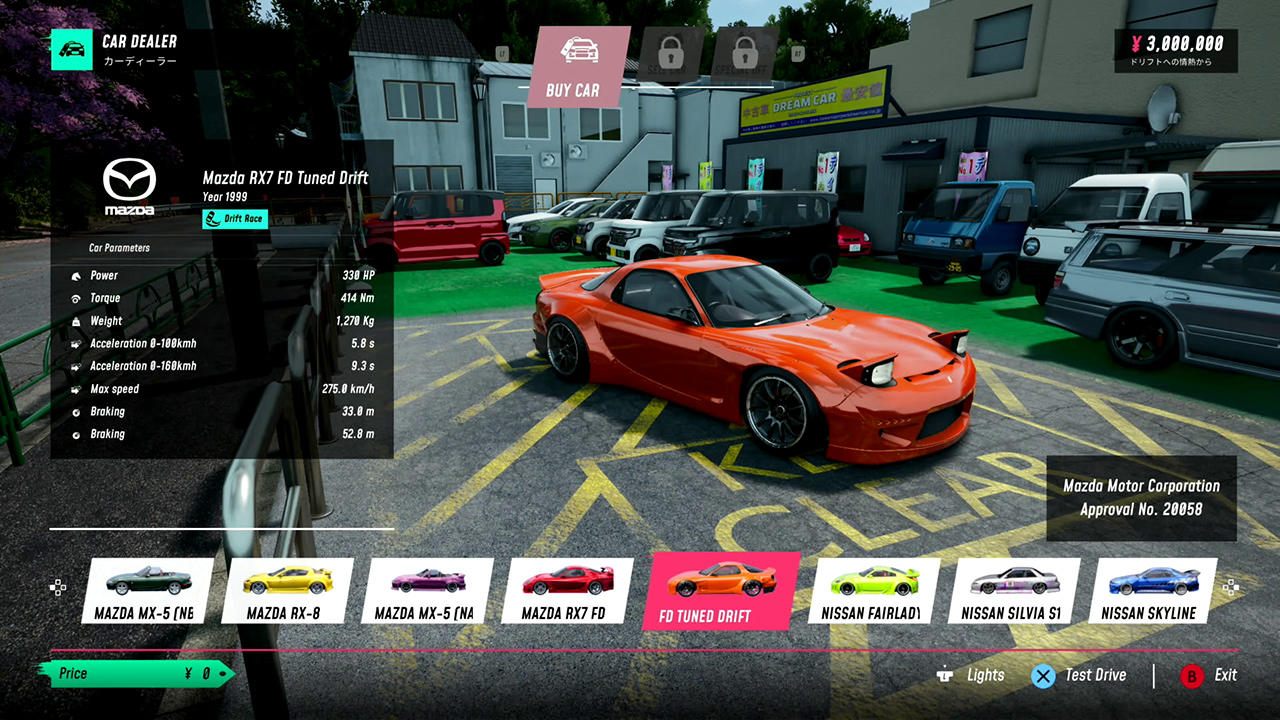The width and height of the screenshot is (1280, 720).
Task: Select the highlighted FD Tuned Drift tile
Action: click(x=720, y=592)
